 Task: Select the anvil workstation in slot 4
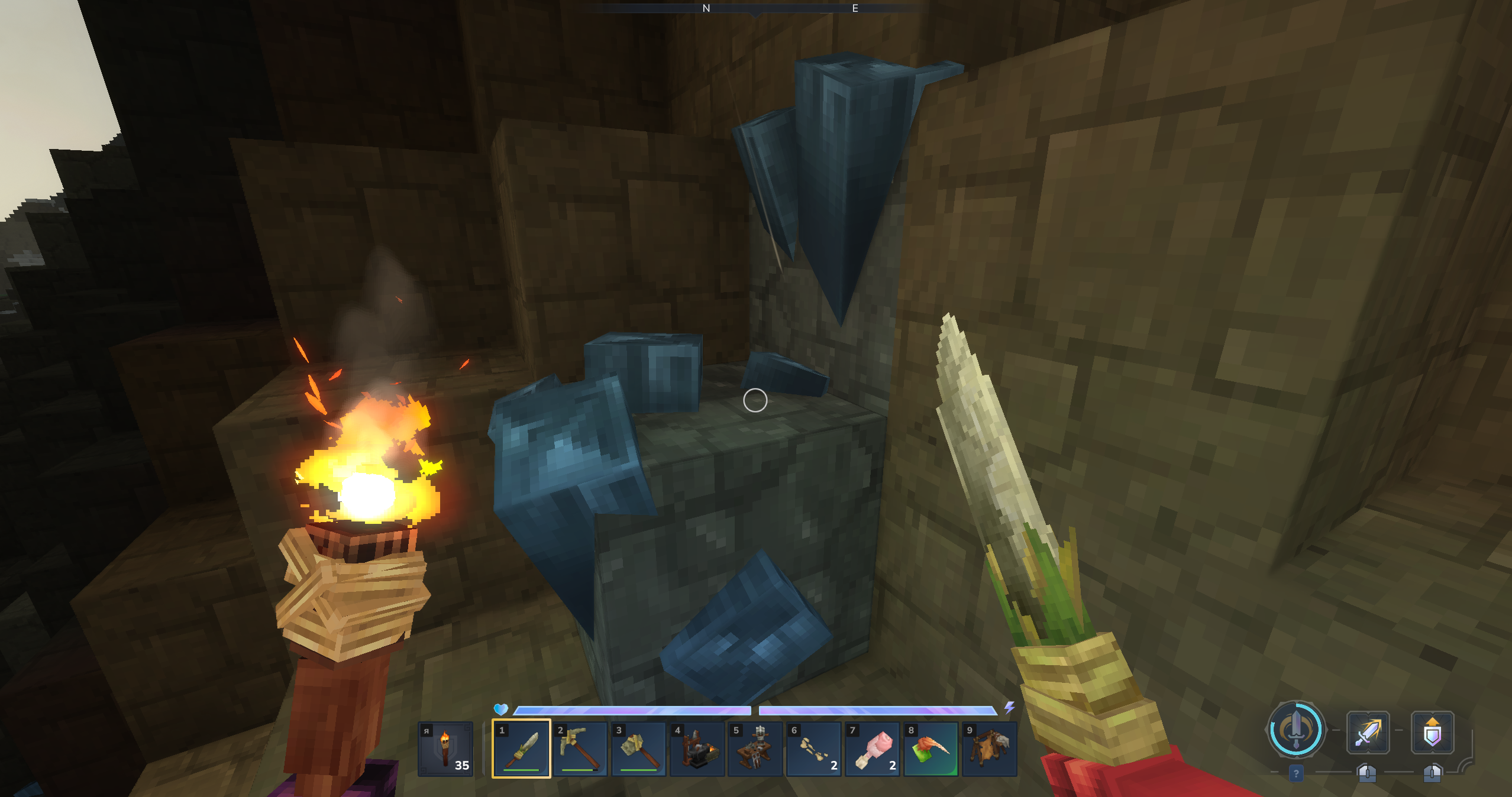[x=697, y=749]
